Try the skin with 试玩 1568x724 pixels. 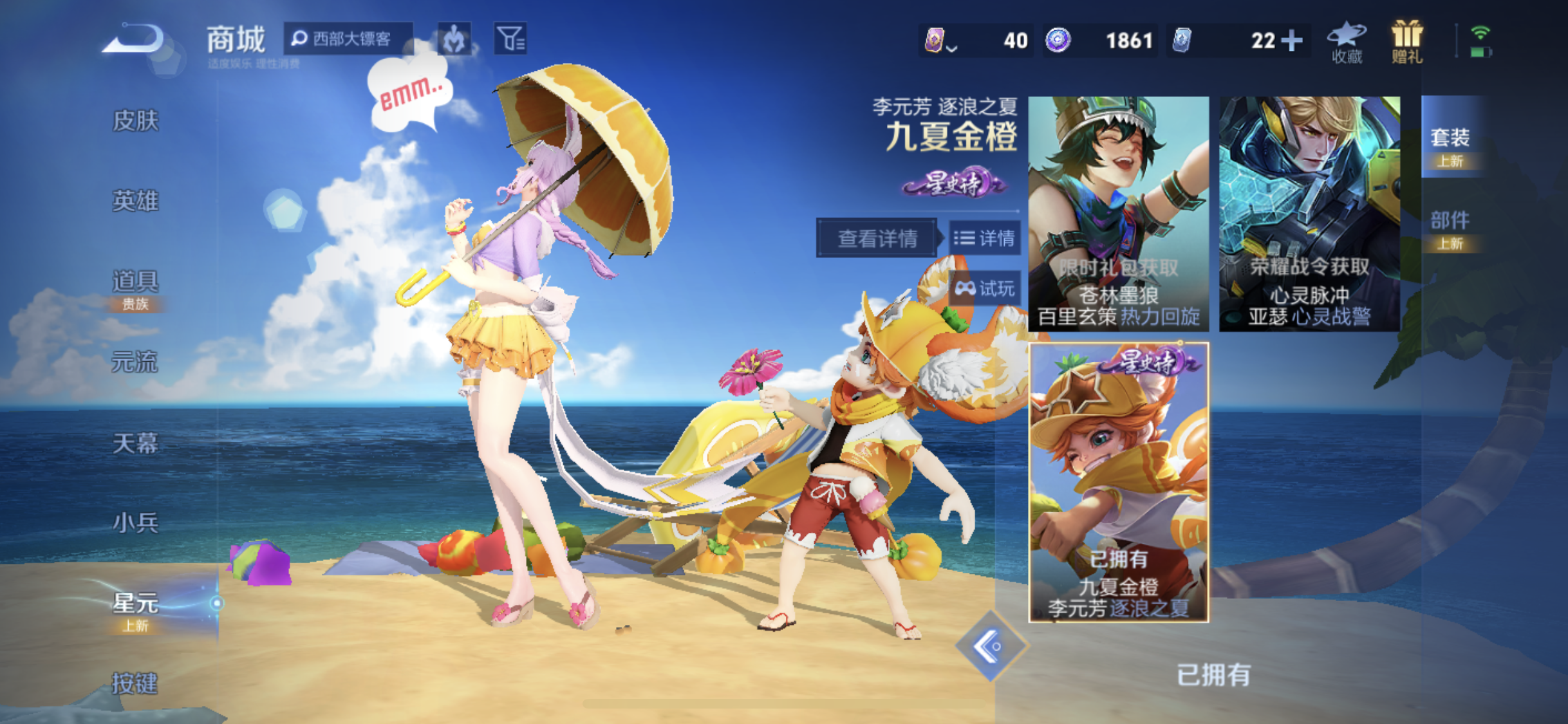tap(985, 288)
